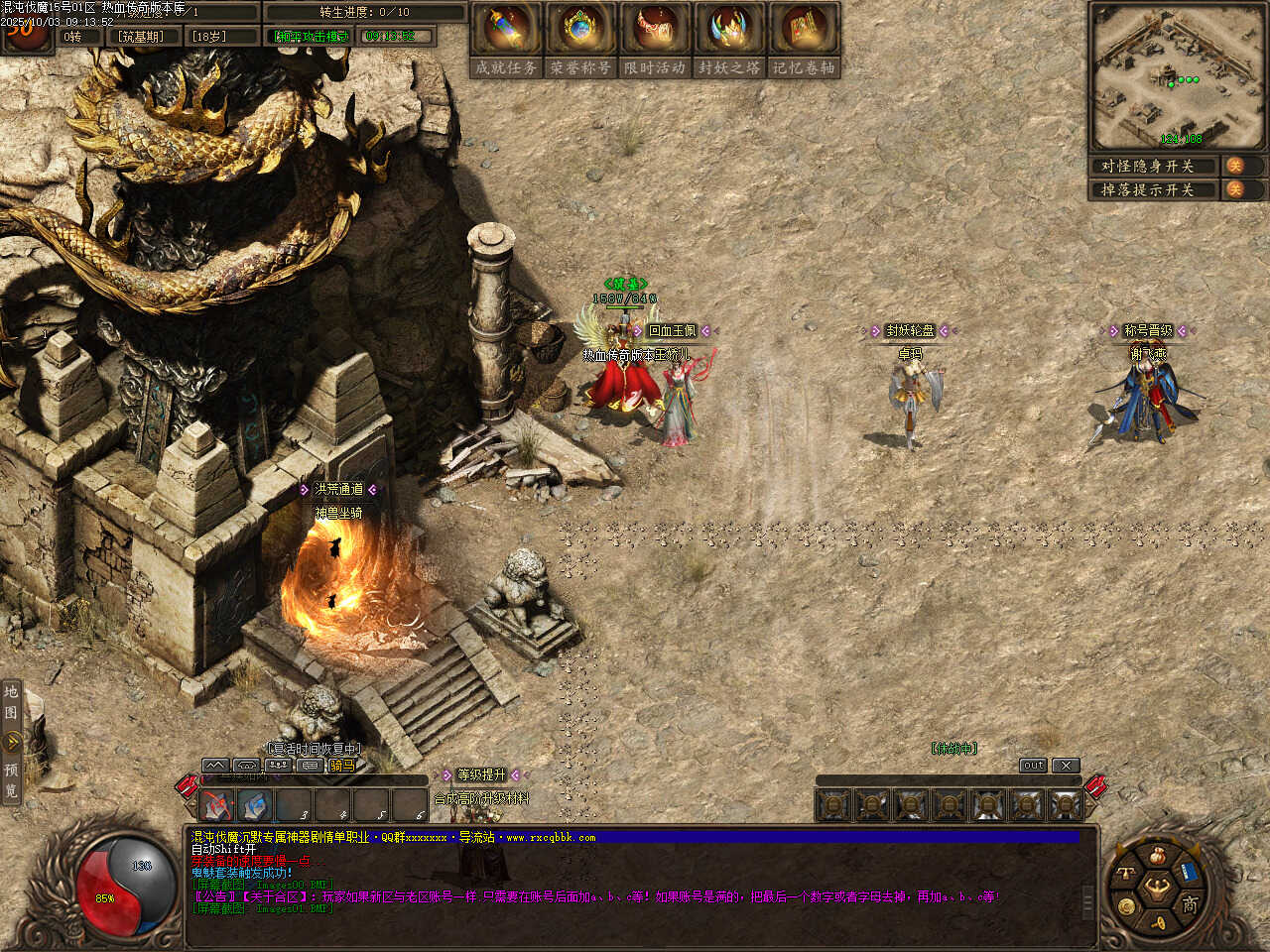
Task: Select the first hotbar slot with red-slashed crystal
Action: pos(216,804)
